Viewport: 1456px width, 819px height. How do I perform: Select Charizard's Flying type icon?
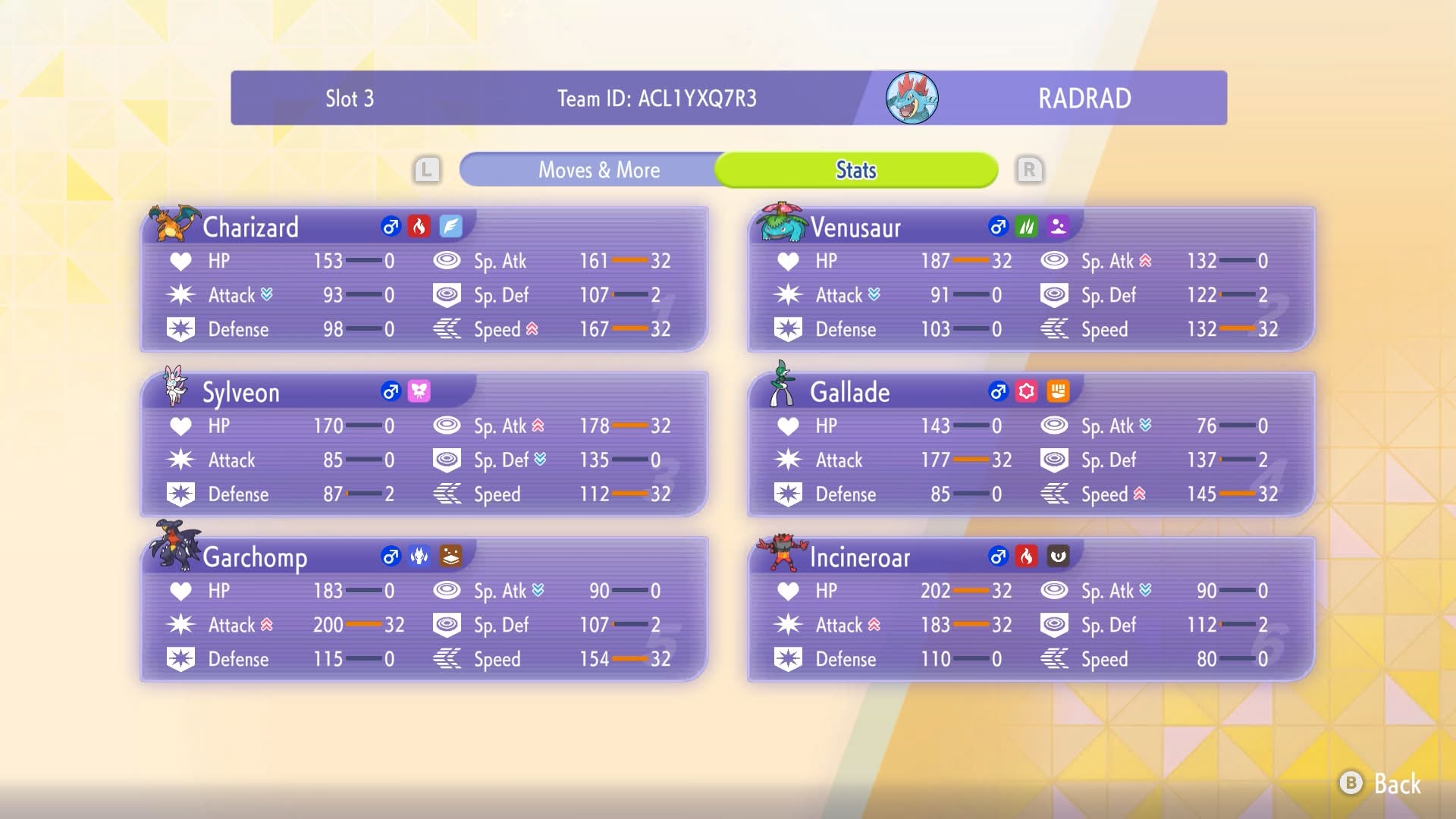450,225
